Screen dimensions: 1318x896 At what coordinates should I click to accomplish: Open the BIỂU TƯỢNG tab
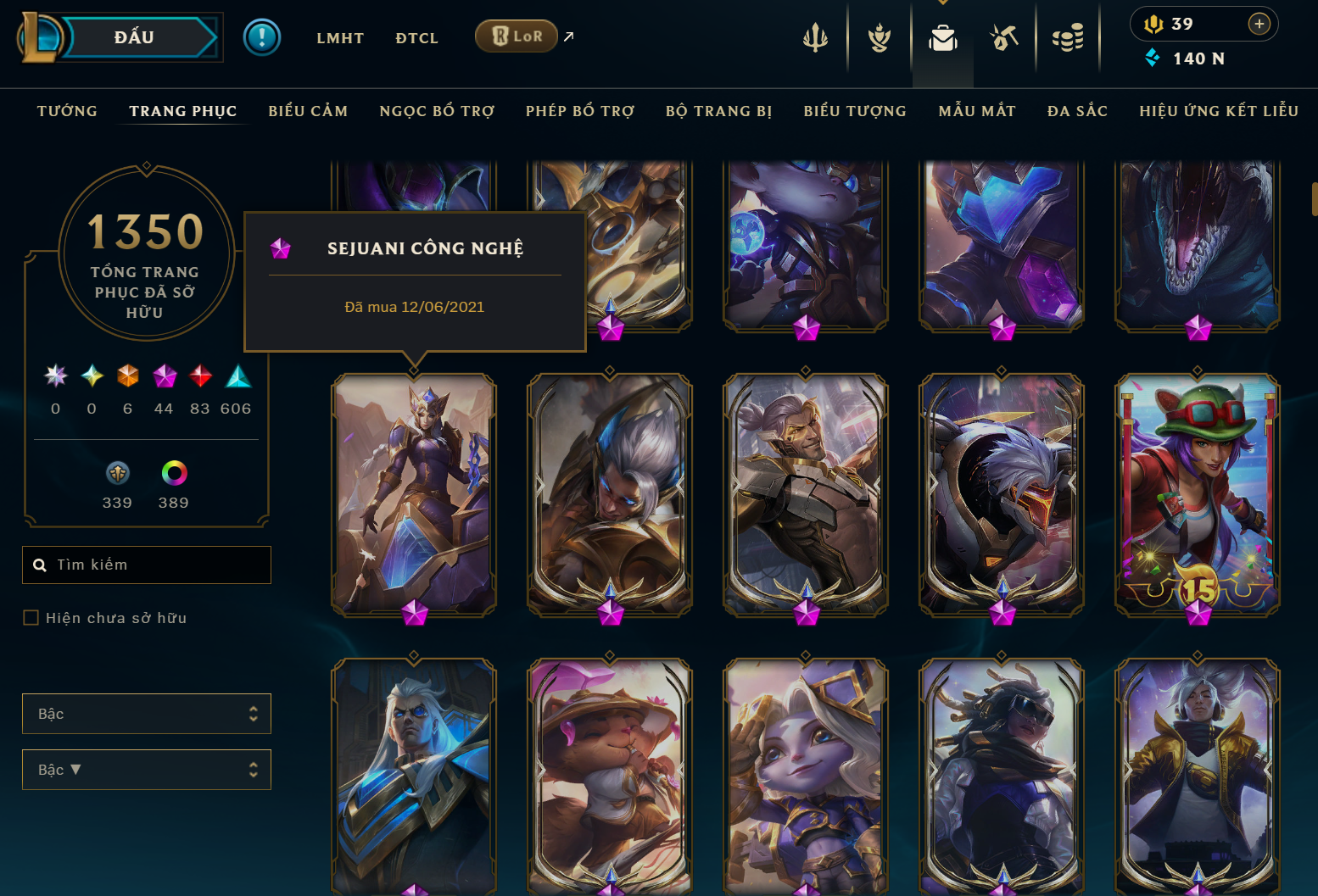pos(854,110)
